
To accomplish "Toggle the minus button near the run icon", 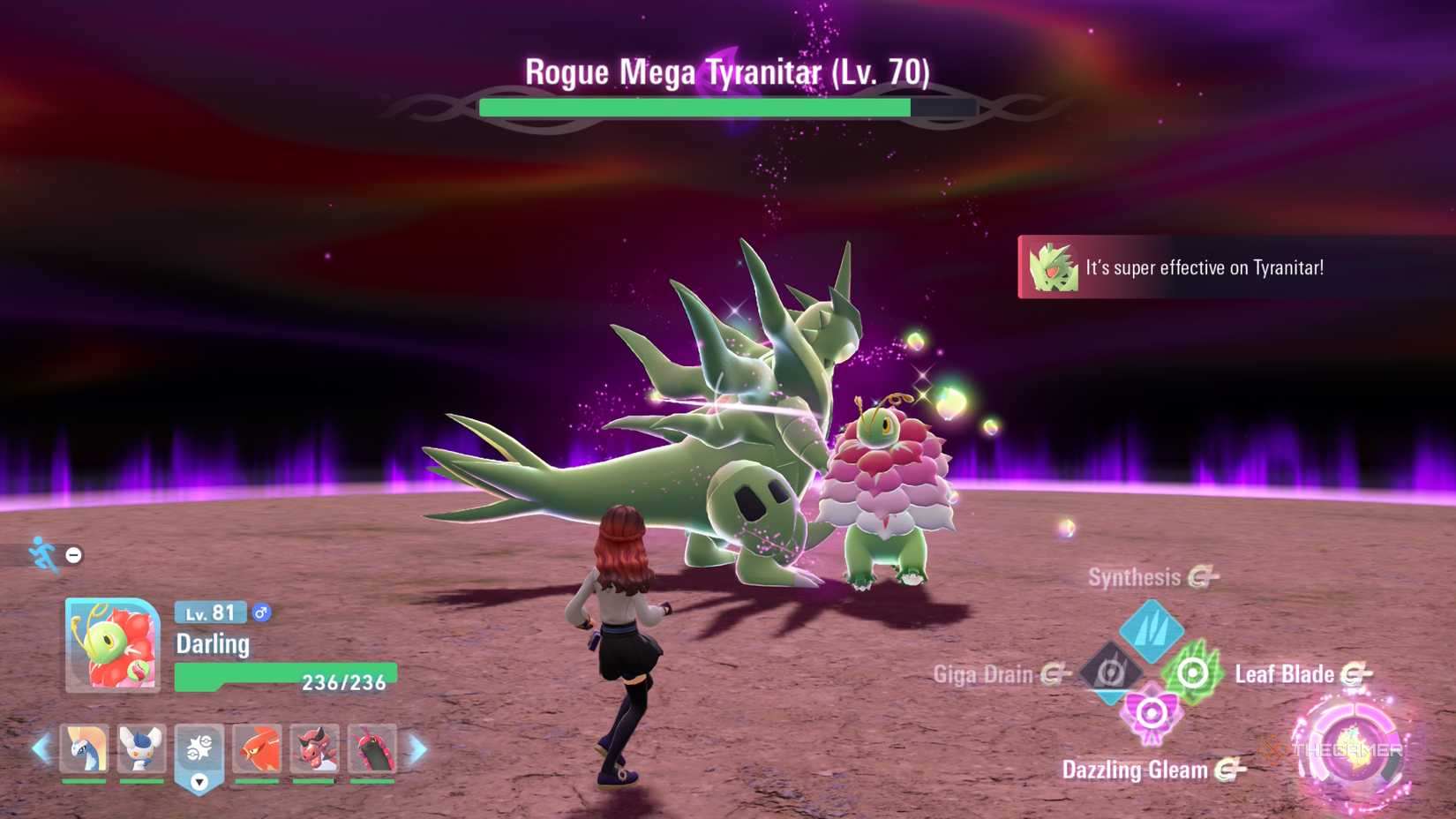I will coord(73,555).
